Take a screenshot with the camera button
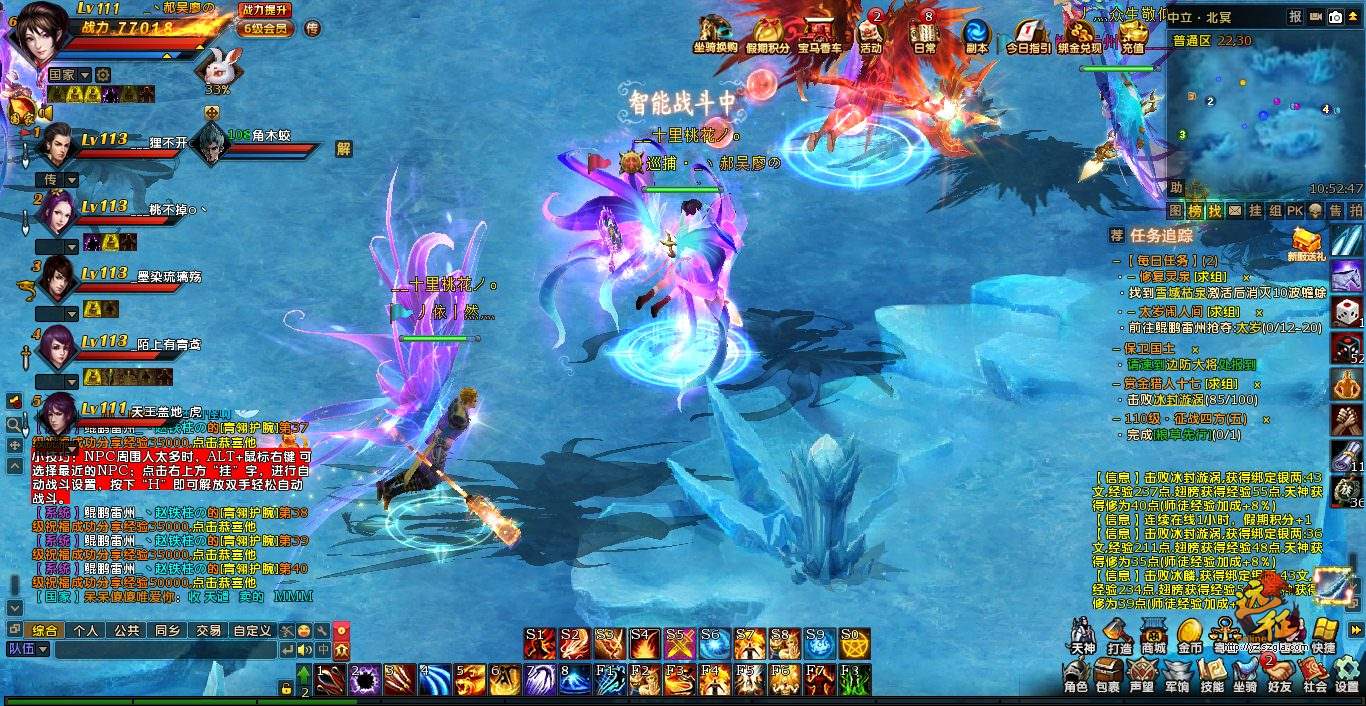The width and height of the screenshot is (1366, 706). [x=1335, y=16]
